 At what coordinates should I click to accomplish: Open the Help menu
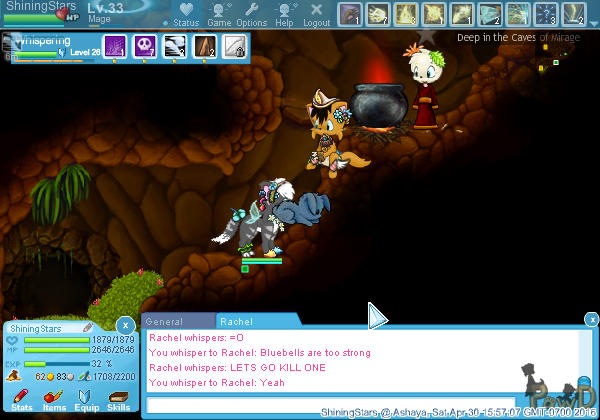coord(284,14)
